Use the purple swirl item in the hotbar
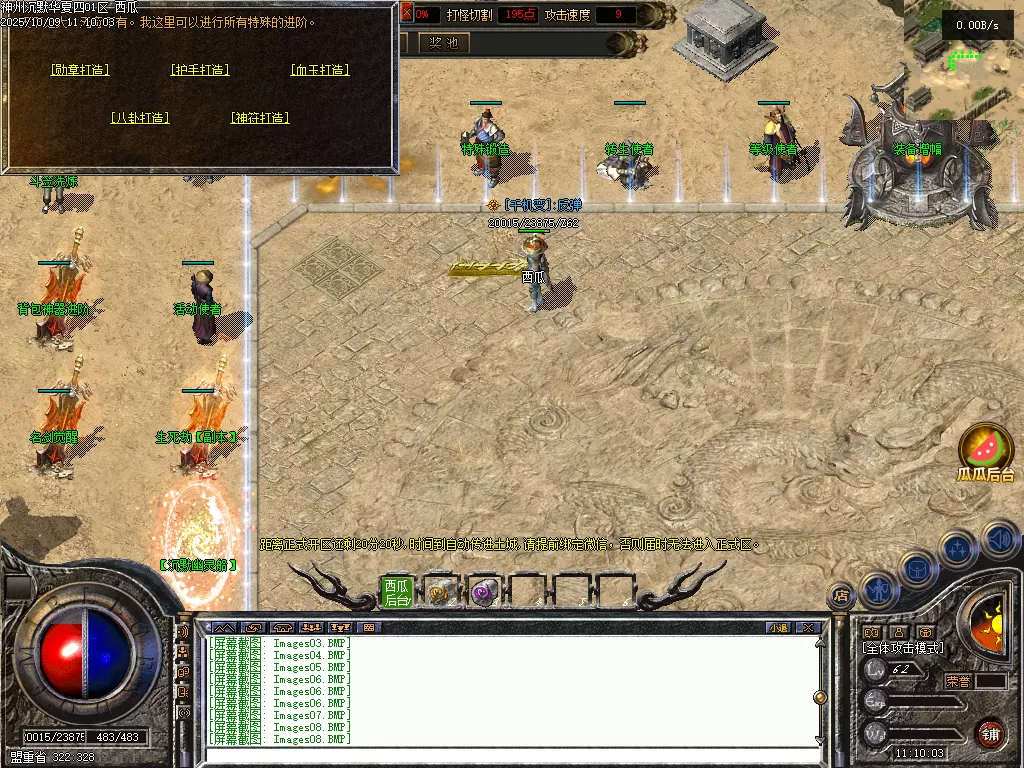 pos(484,592)
